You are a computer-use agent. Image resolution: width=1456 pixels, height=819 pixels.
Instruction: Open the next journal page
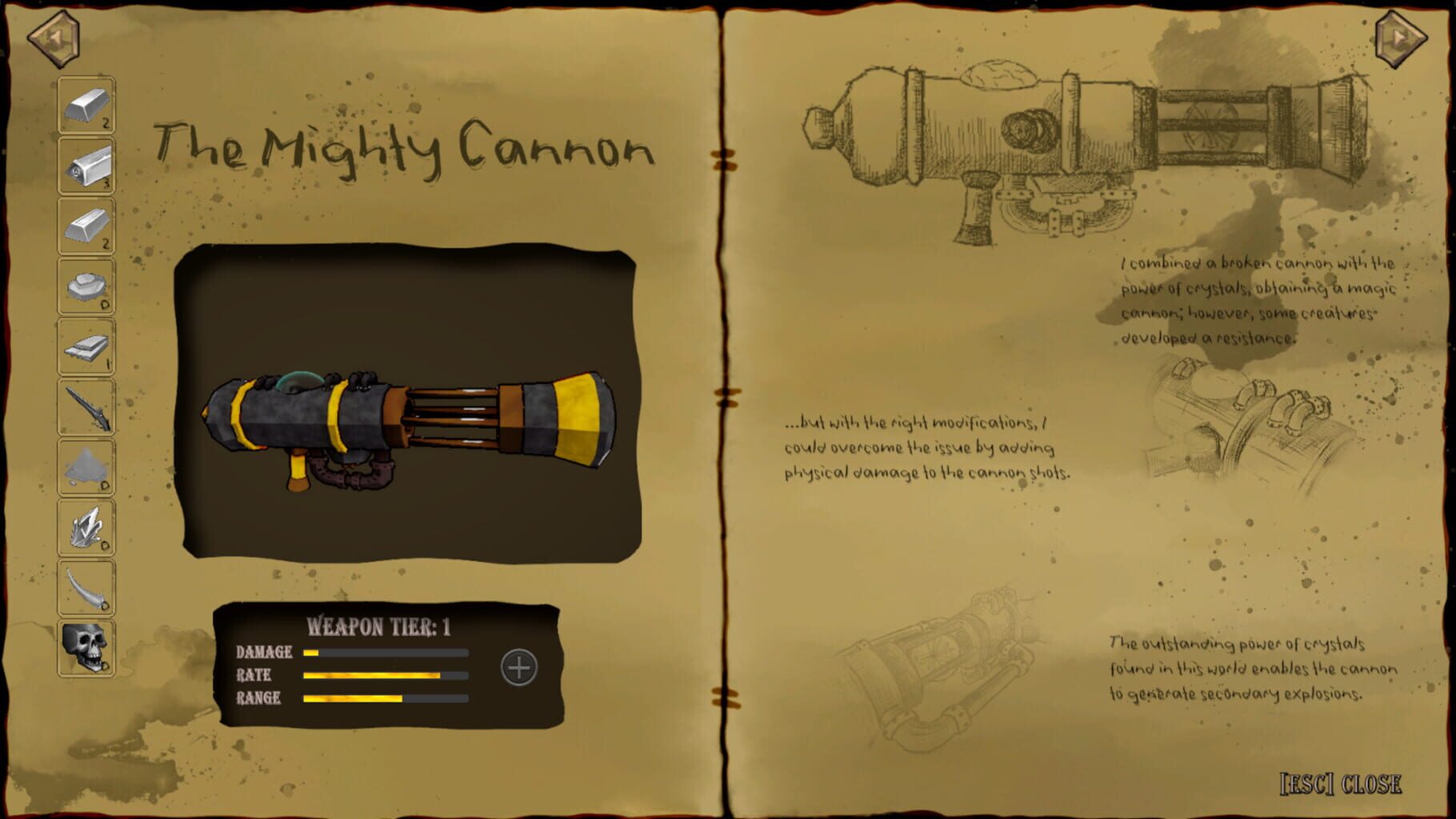1402,35
